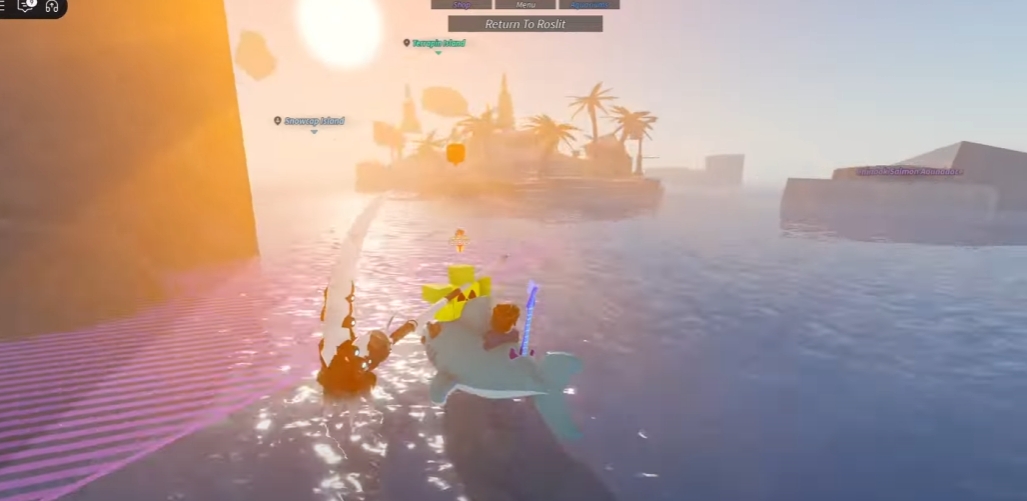Open the Roblox chat icon
The width and height of the screenshot is (1027, 501).
27,6
